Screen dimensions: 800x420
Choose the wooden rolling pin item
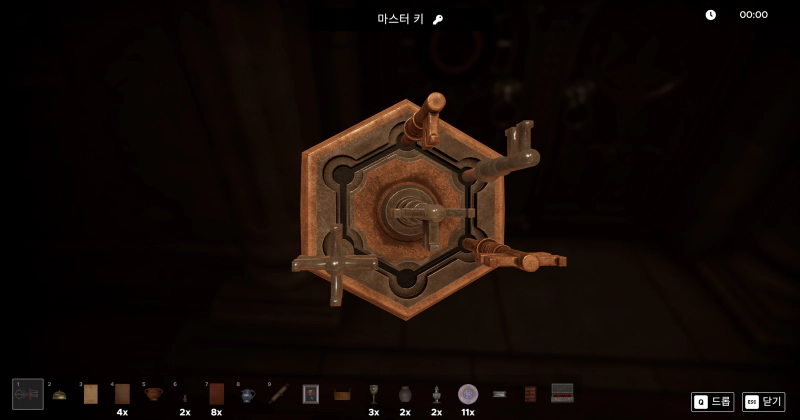(x=279, y=394)
